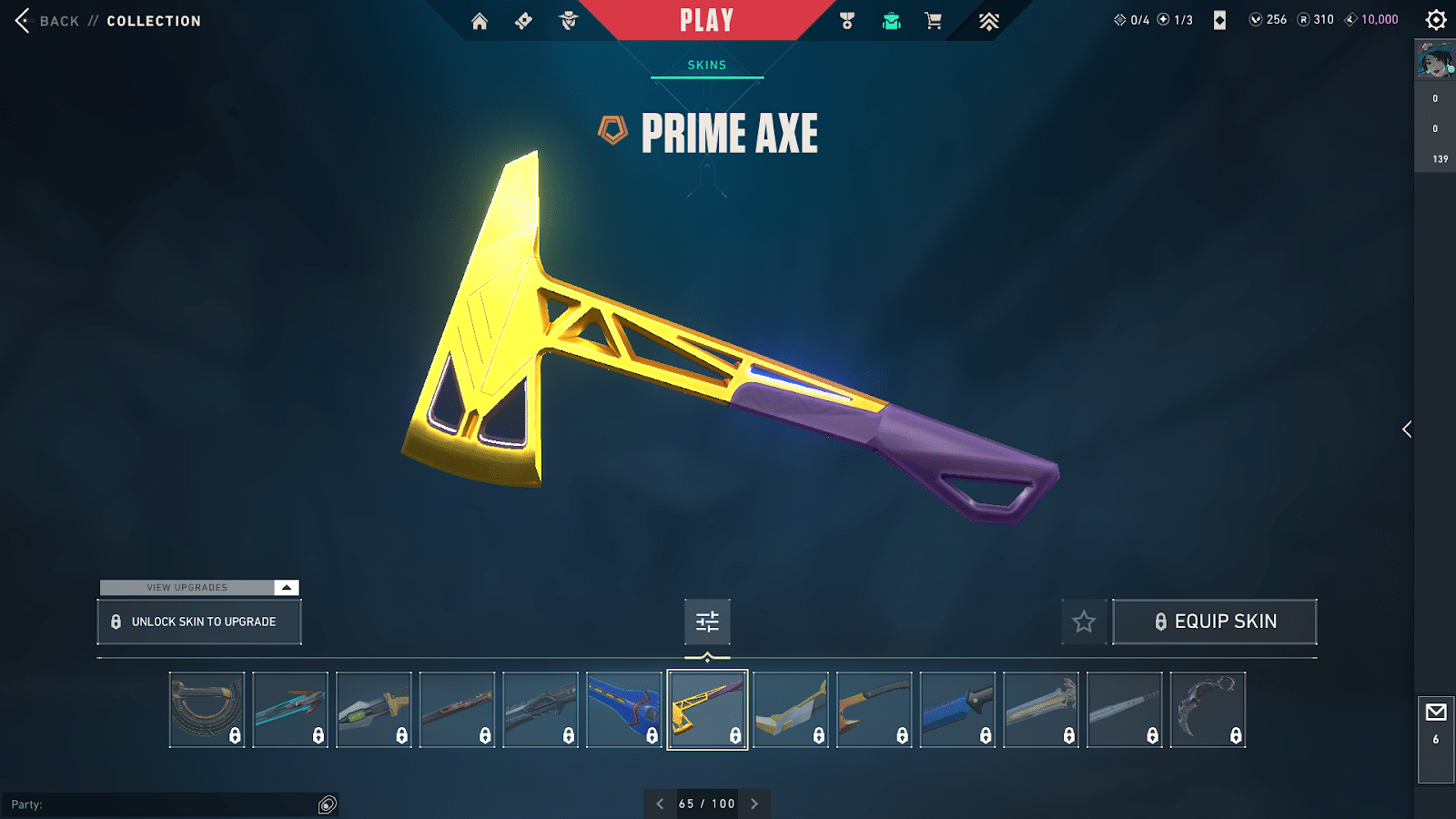Expand the View Upgrades panel
1456x819 pixels.
(x=287, y=588)
